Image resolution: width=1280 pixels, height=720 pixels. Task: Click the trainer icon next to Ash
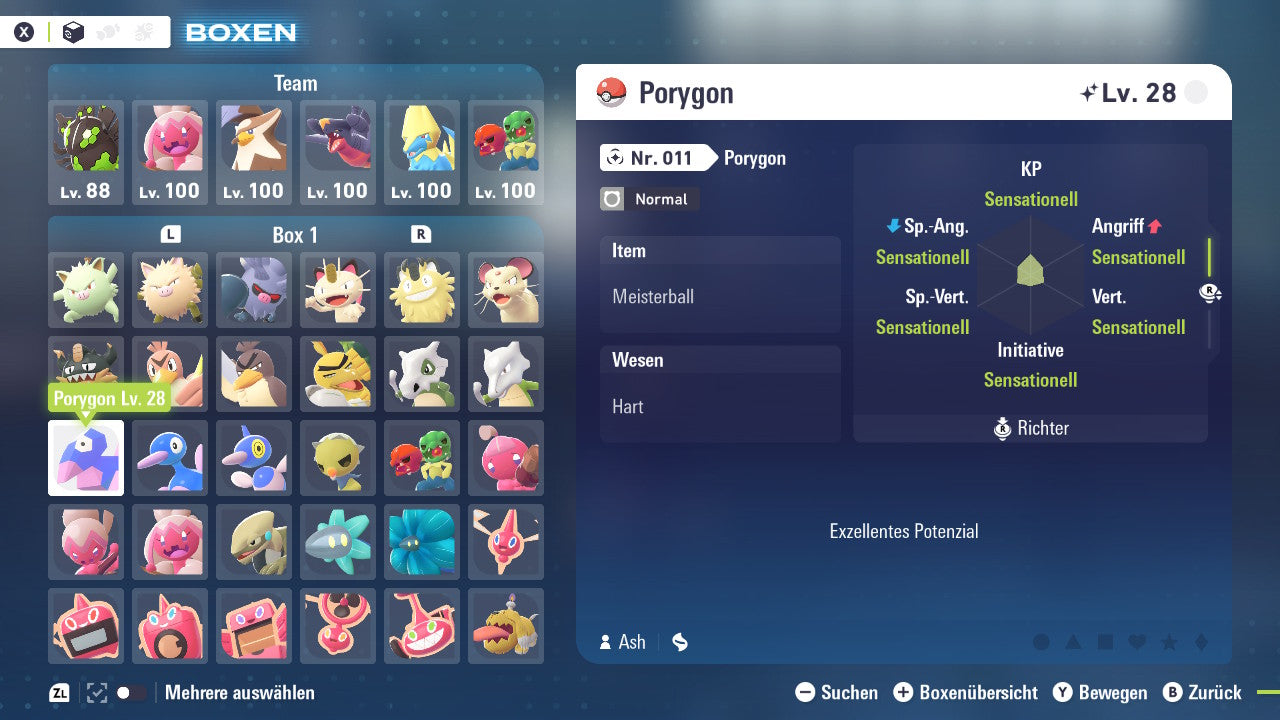[x=604, y=643]
